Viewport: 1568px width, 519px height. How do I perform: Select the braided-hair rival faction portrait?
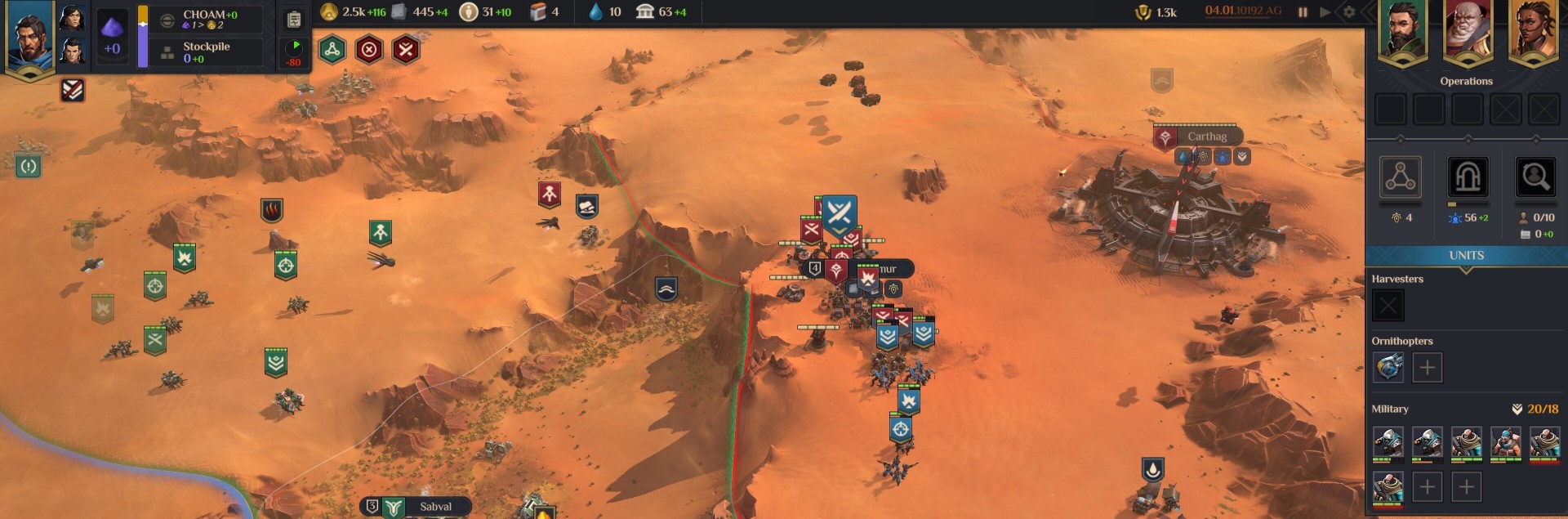coord(1532,31)
